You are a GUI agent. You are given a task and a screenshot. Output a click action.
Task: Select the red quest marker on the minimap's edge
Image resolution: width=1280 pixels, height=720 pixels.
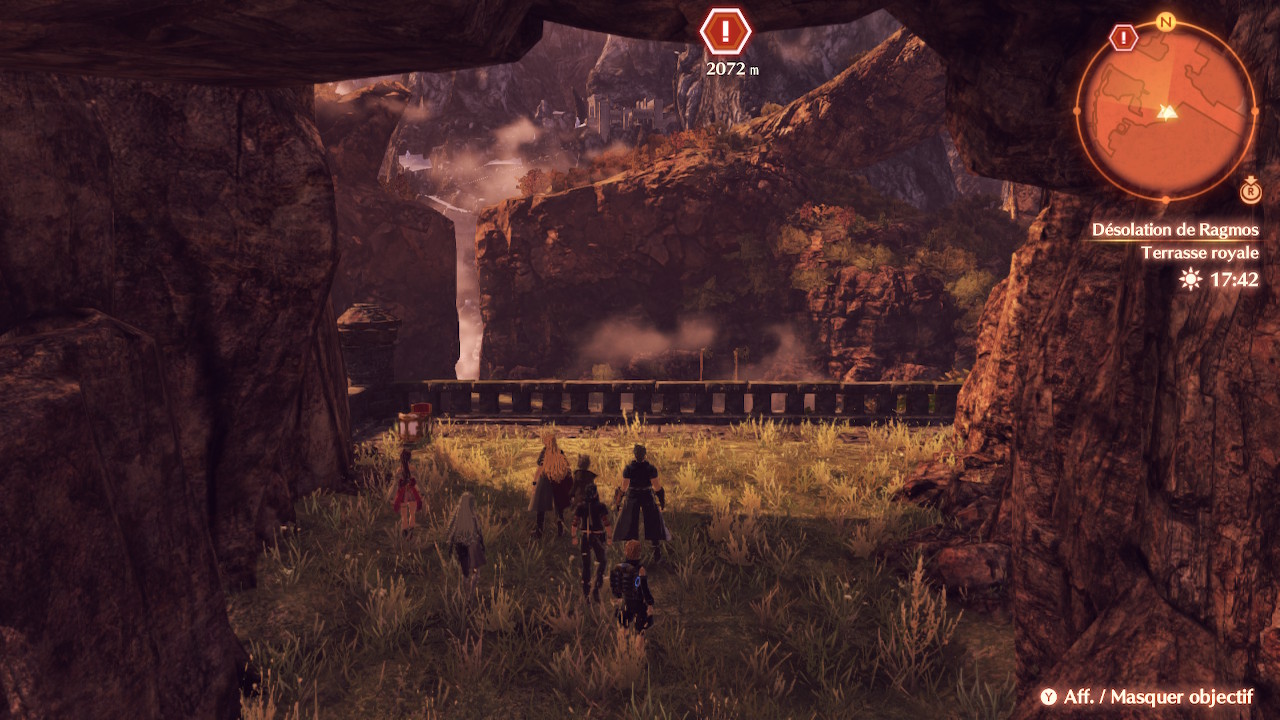[x=1124, y=39]
